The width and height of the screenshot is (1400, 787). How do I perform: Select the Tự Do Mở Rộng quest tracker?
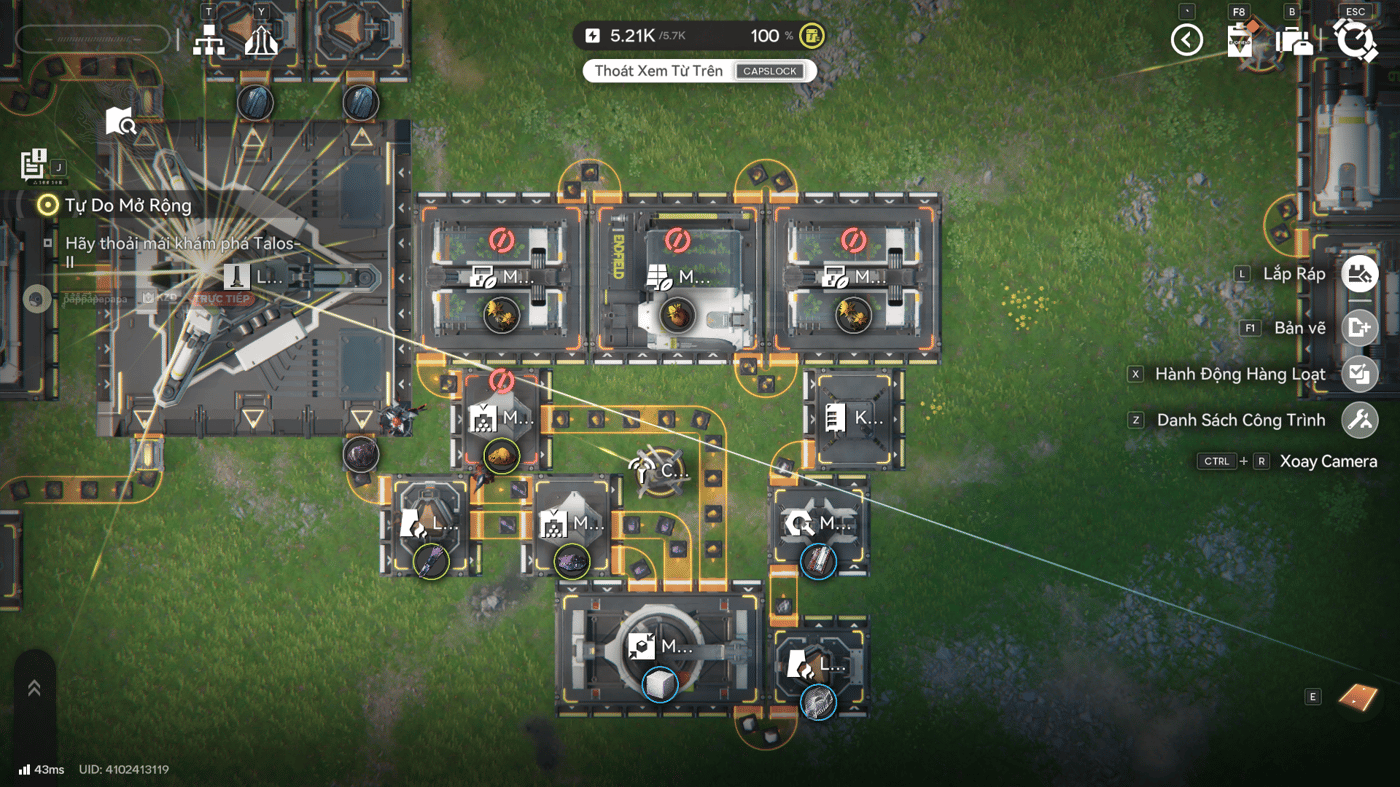point(128,206)
